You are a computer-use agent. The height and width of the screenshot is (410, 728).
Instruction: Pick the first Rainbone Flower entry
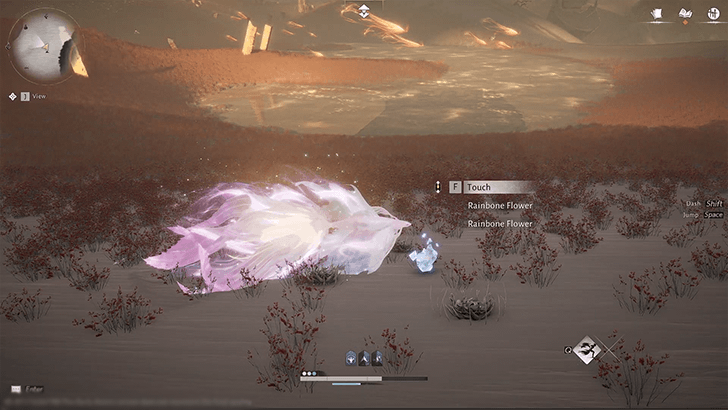click(500, 206)
